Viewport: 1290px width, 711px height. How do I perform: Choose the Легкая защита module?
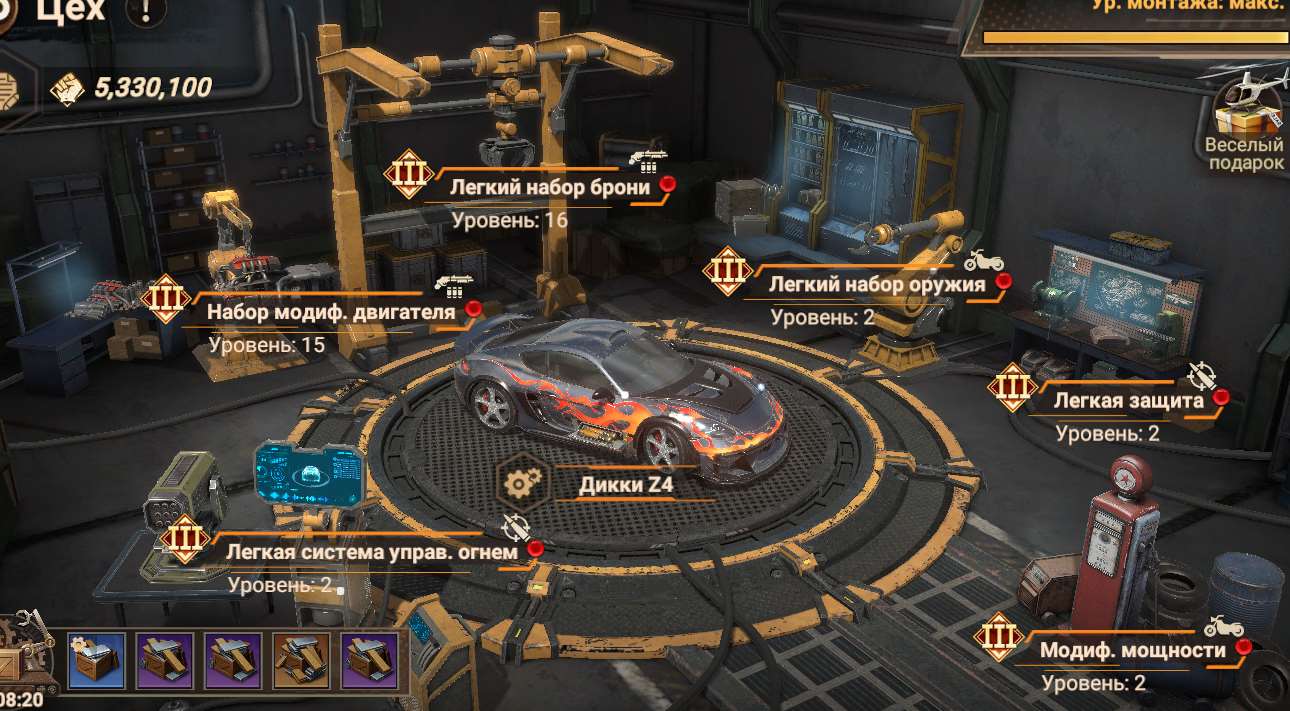1128,402
